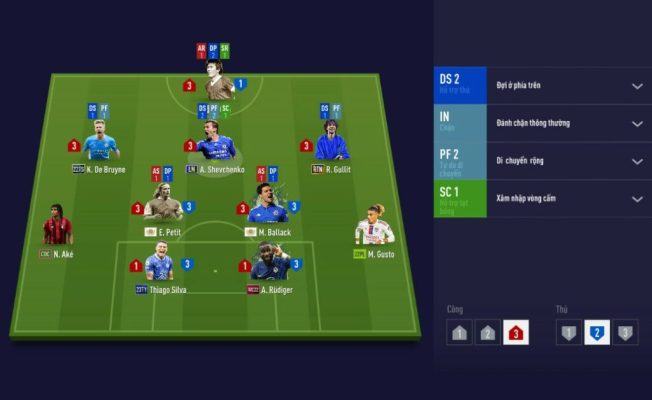Set defense (Thủ) level to 3
The height and width of the screenshot is (400, 652).
[x=624, y=334]
